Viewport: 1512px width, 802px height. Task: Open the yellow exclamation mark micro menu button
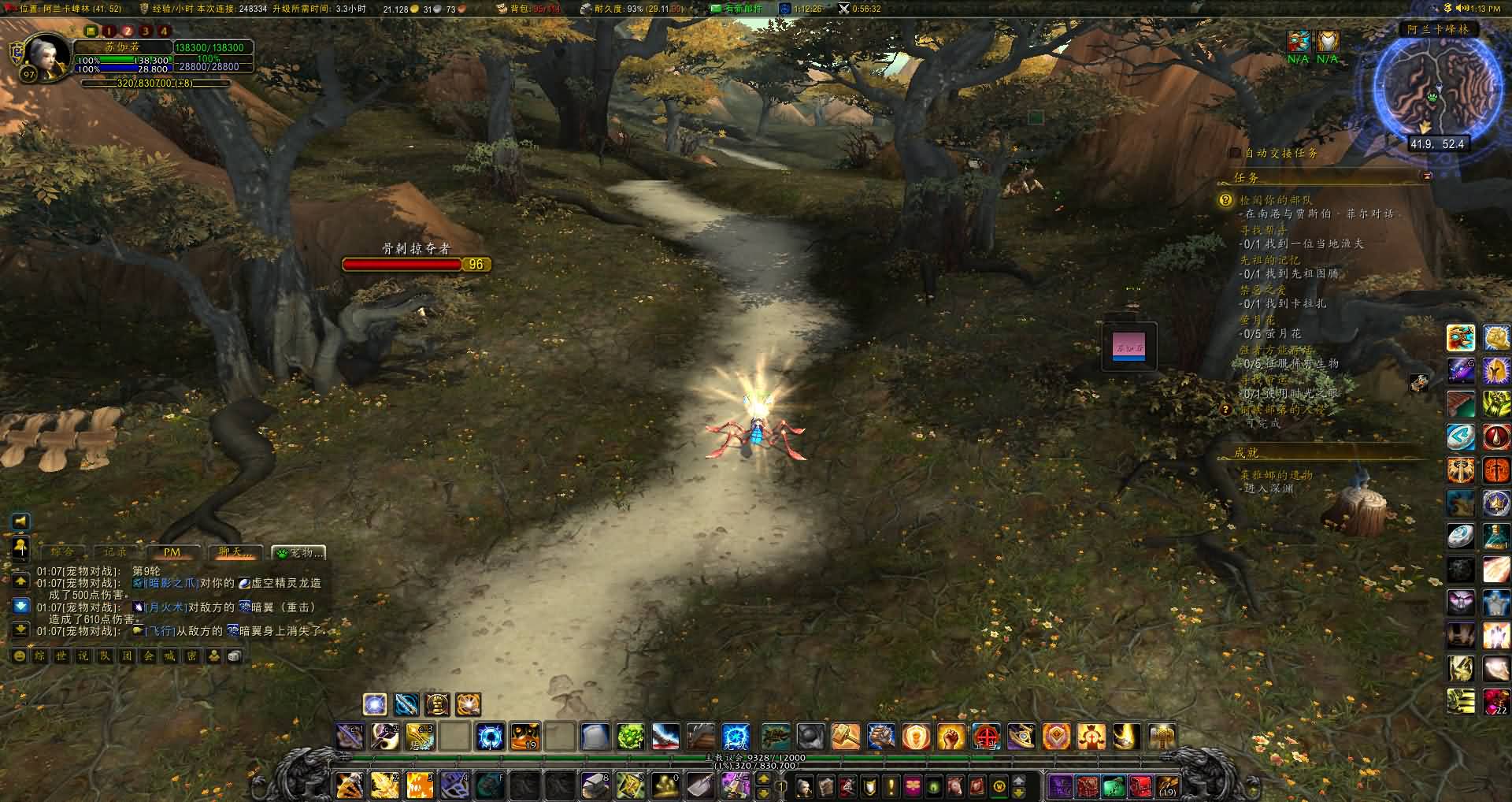pyautogui.click(x=891, y=785)
